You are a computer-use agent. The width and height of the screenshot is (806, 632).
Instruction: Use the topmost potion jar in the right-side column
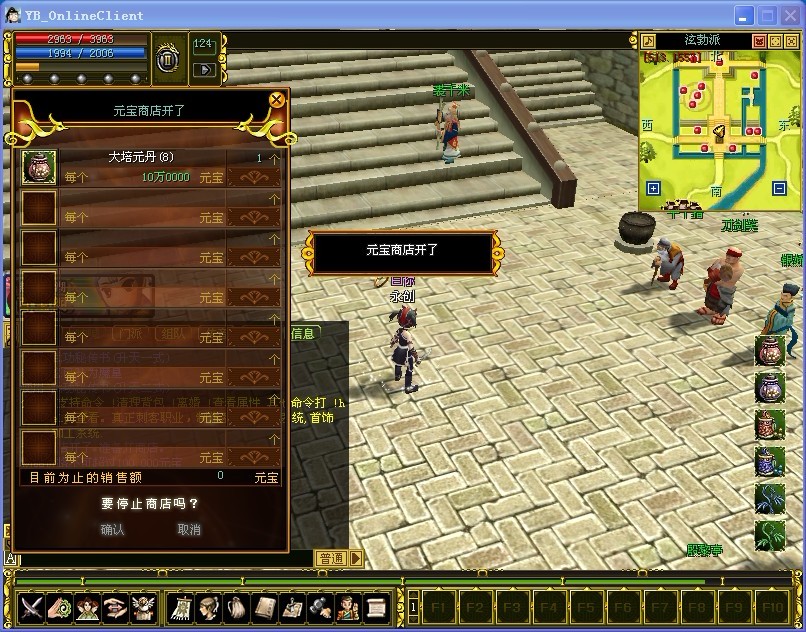tap(769, 351)
